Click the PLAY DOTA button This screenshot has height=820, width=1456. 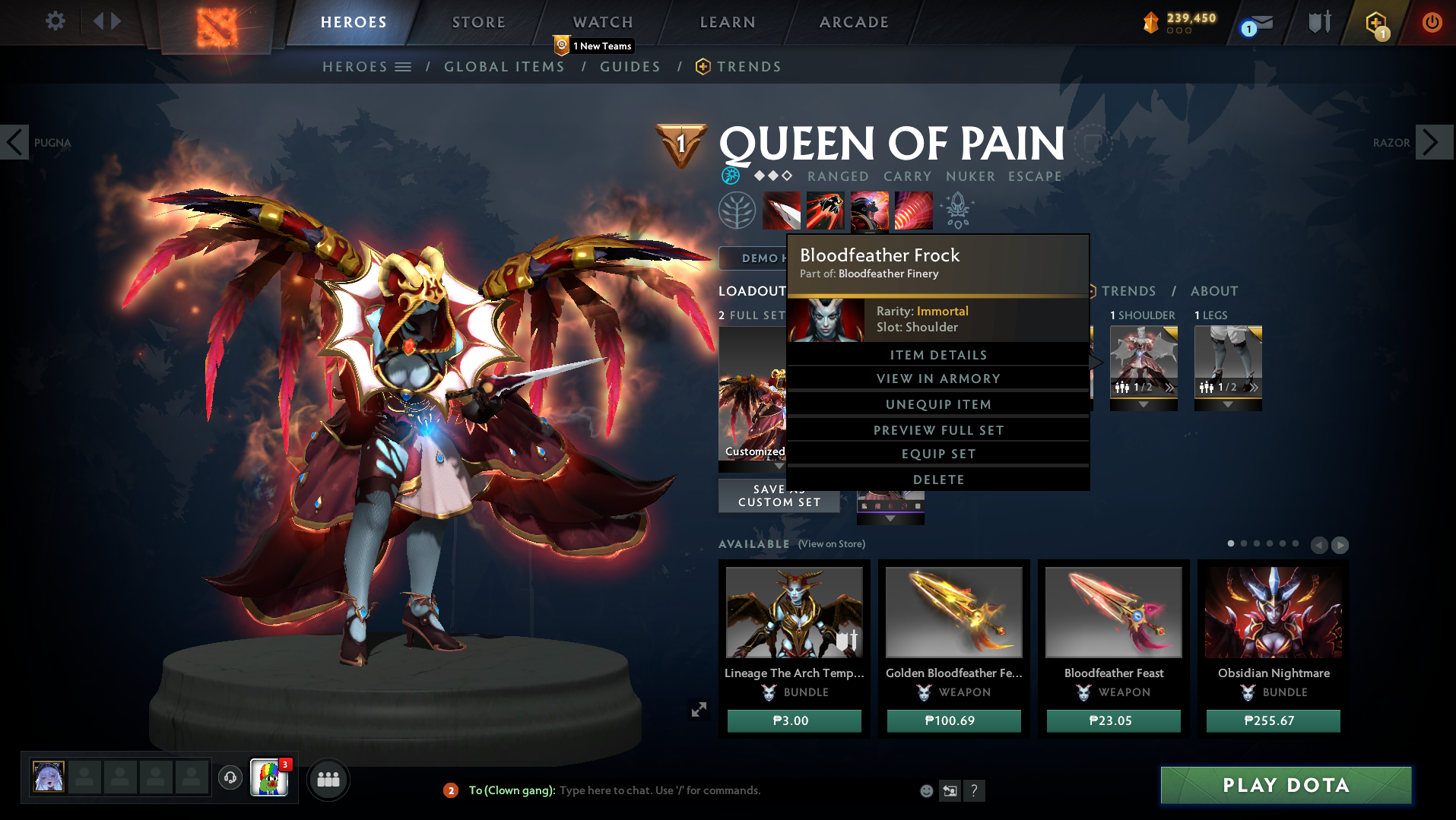[x=1285, y=784]
